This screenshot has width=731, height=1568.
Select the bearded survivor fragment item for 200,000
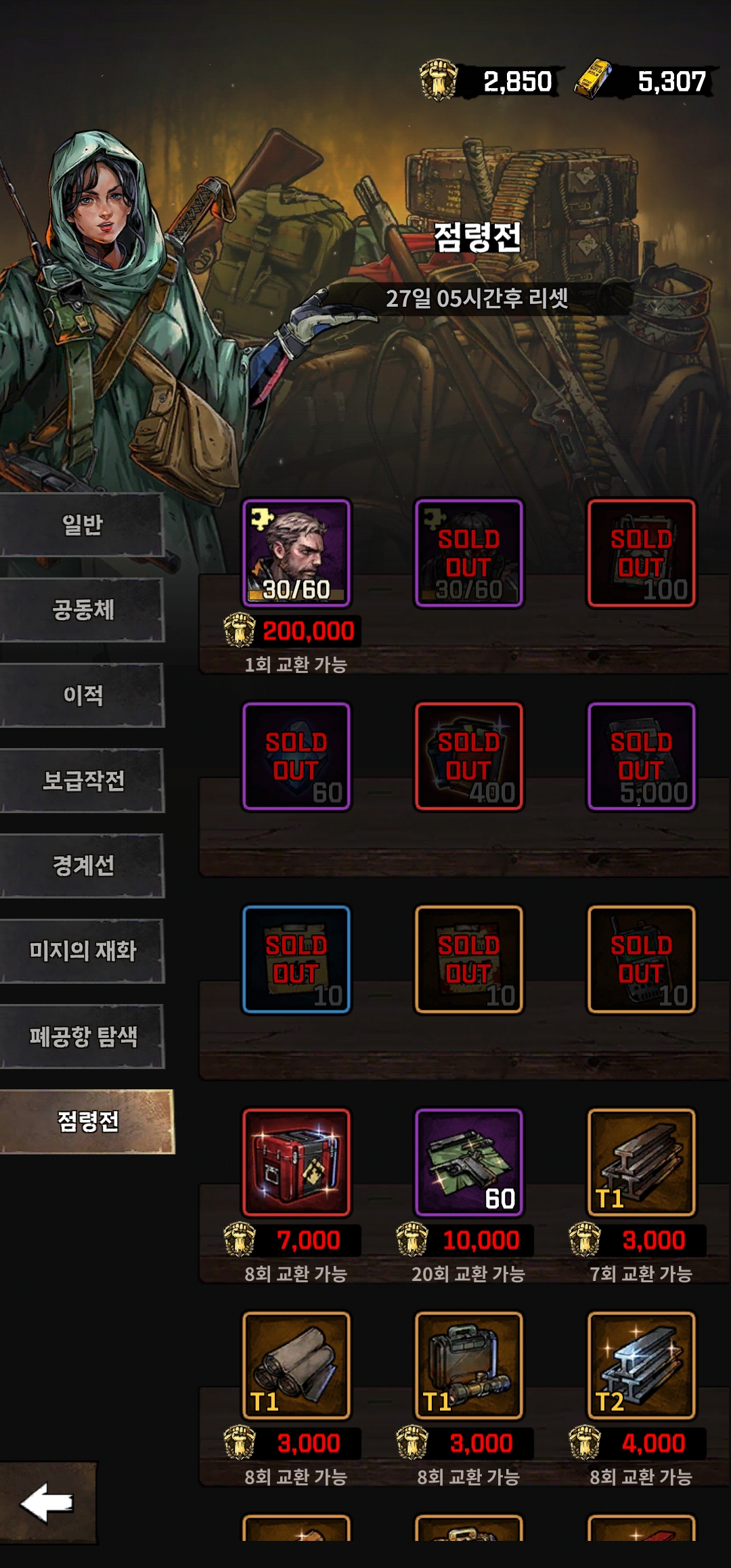[x=296, y=553]
